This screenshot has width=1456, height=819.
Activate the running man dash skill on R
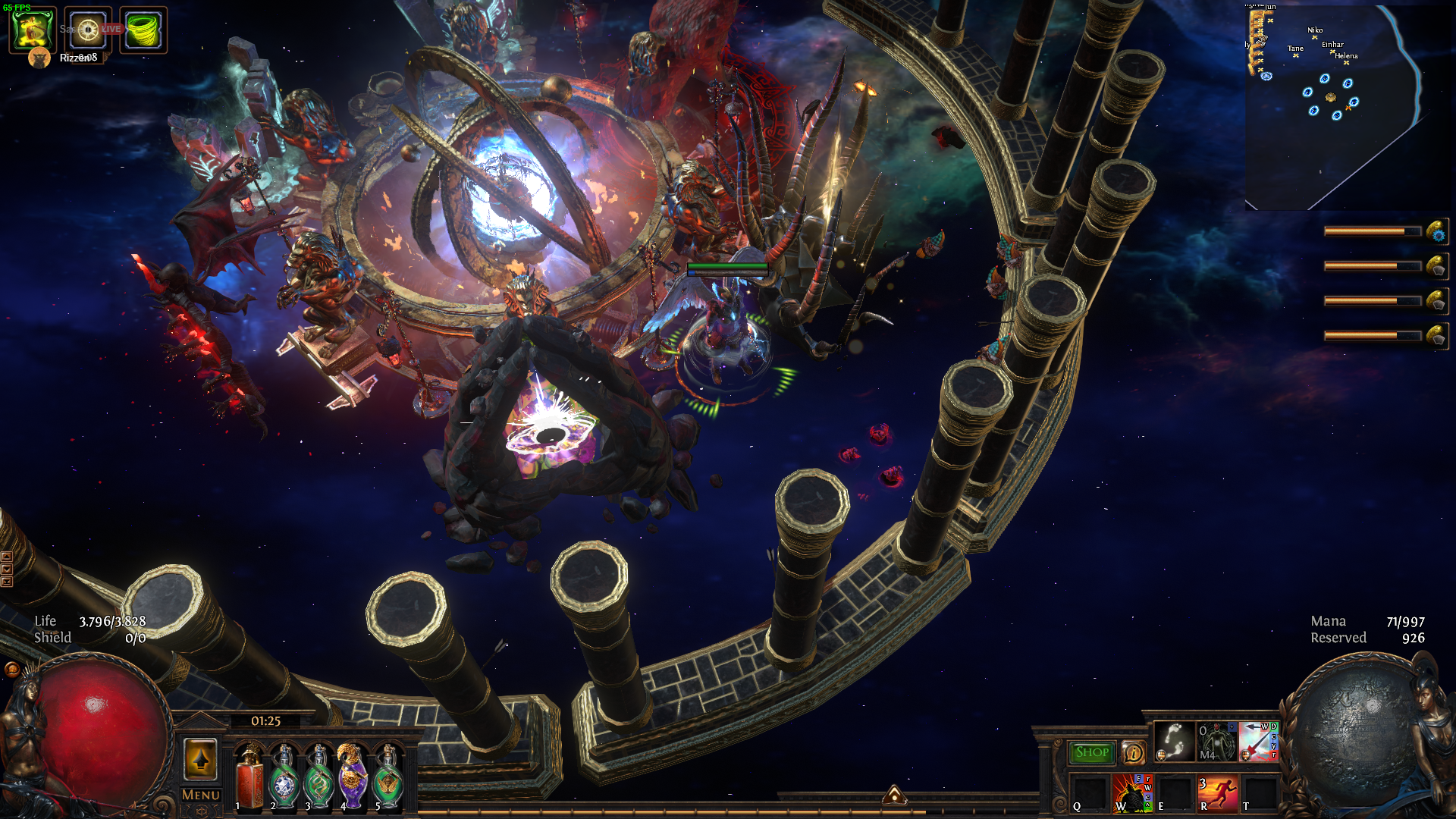click(x=1217, y=793)
